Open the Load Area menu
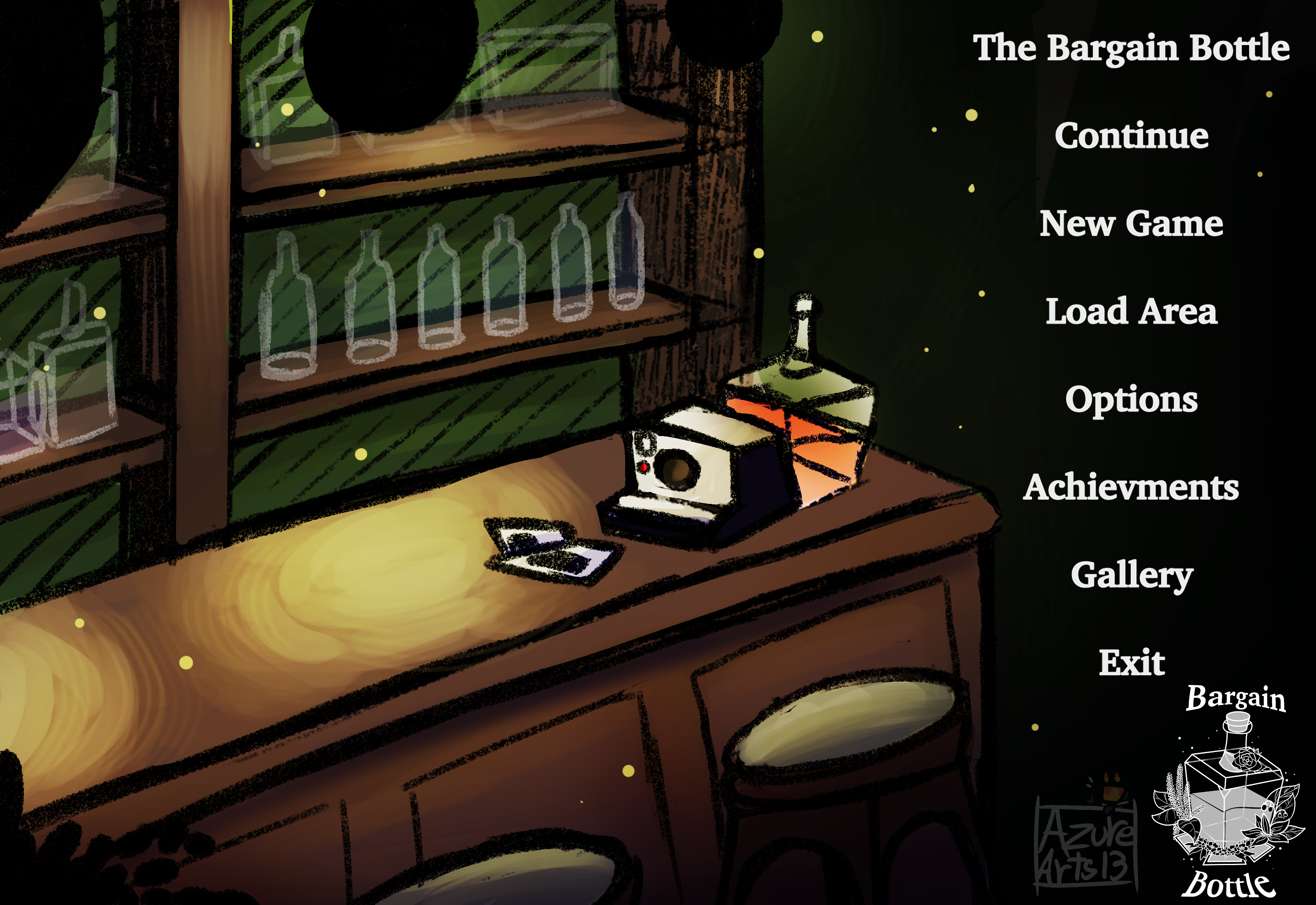The width and height of the screenshot is (1316, 905). click(1131, 311)
